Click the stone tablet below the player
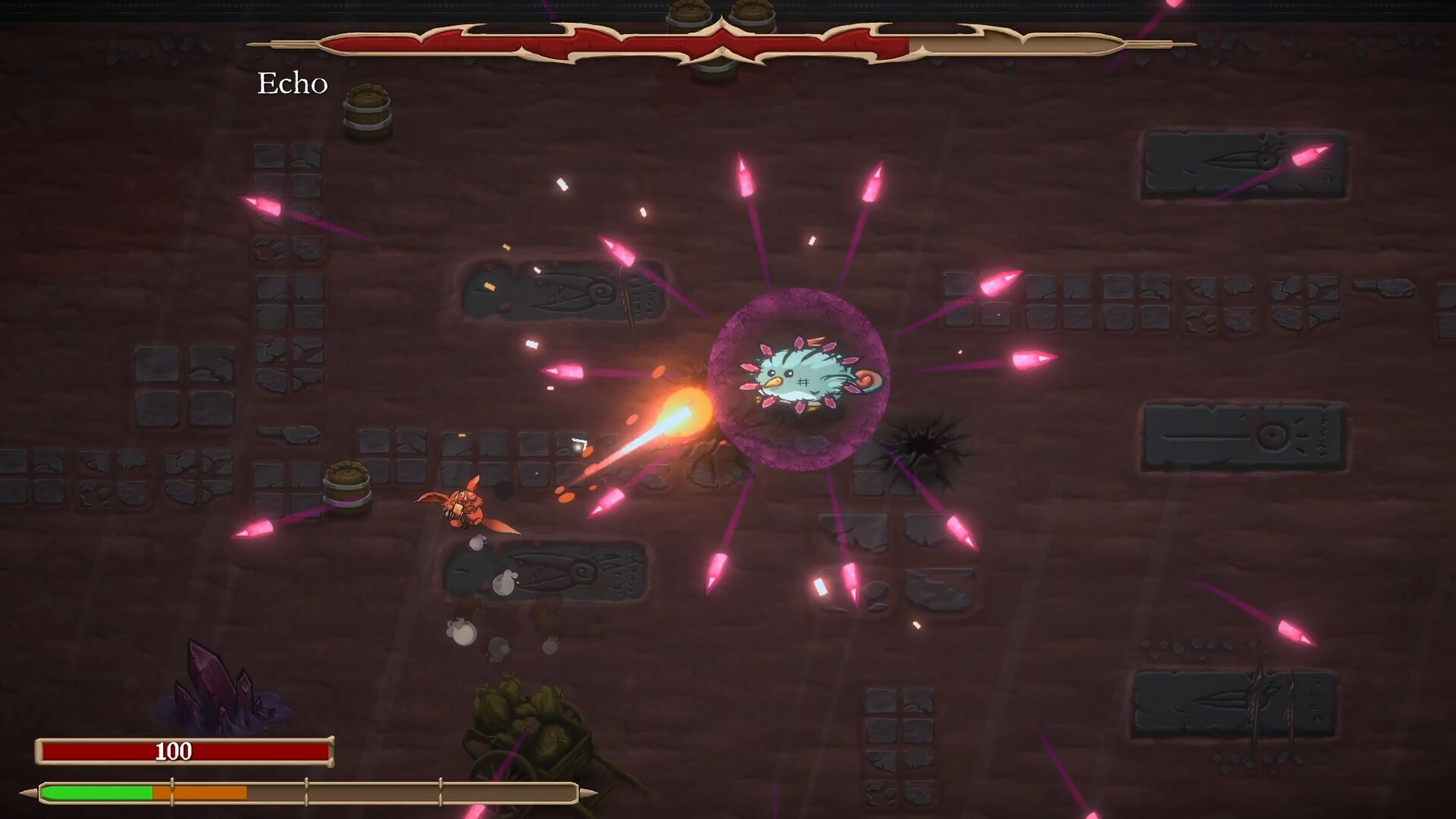 tap(546, 573)
